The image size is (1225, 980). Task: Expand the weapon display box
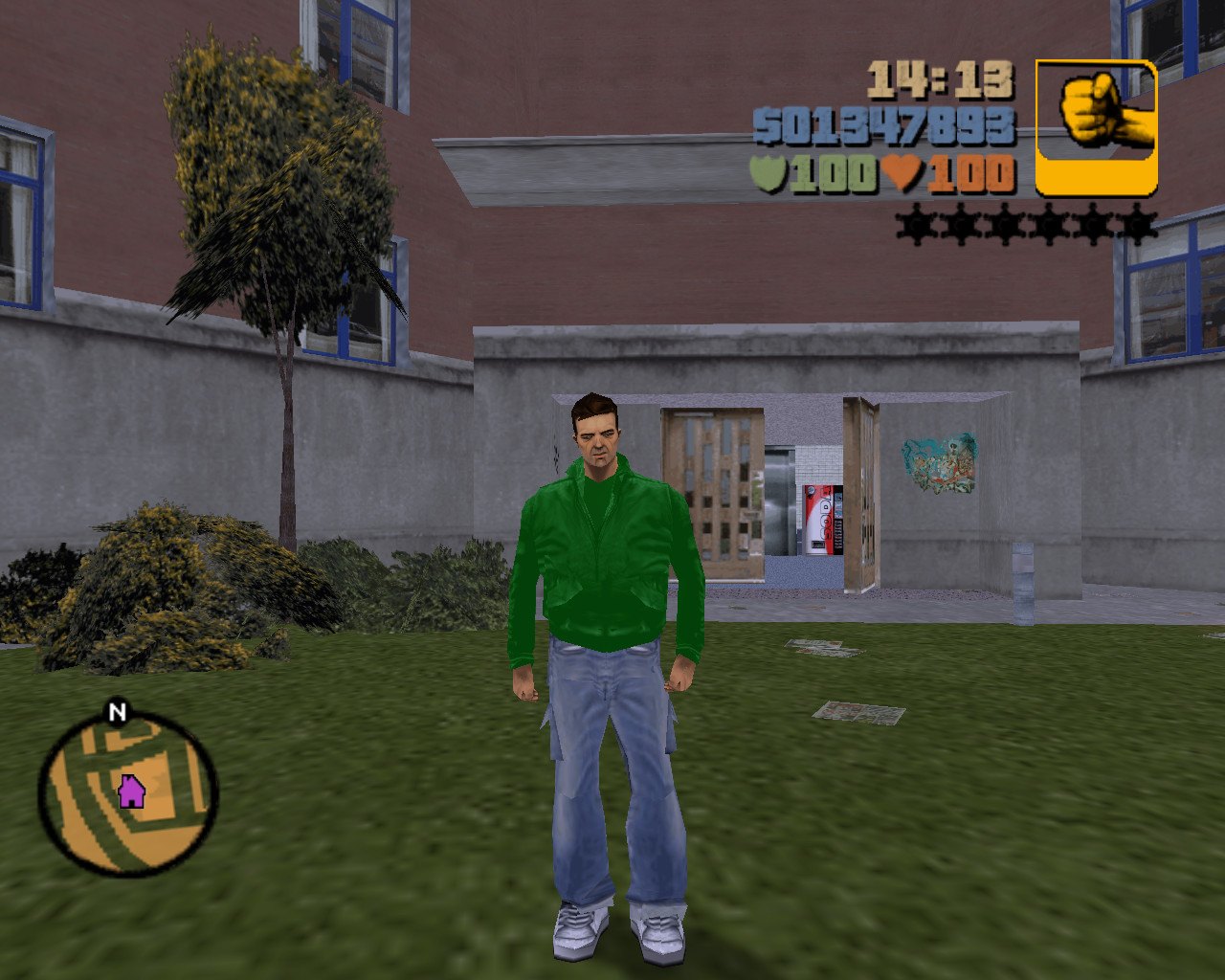pyautogui.click(x=1094, y=129)
